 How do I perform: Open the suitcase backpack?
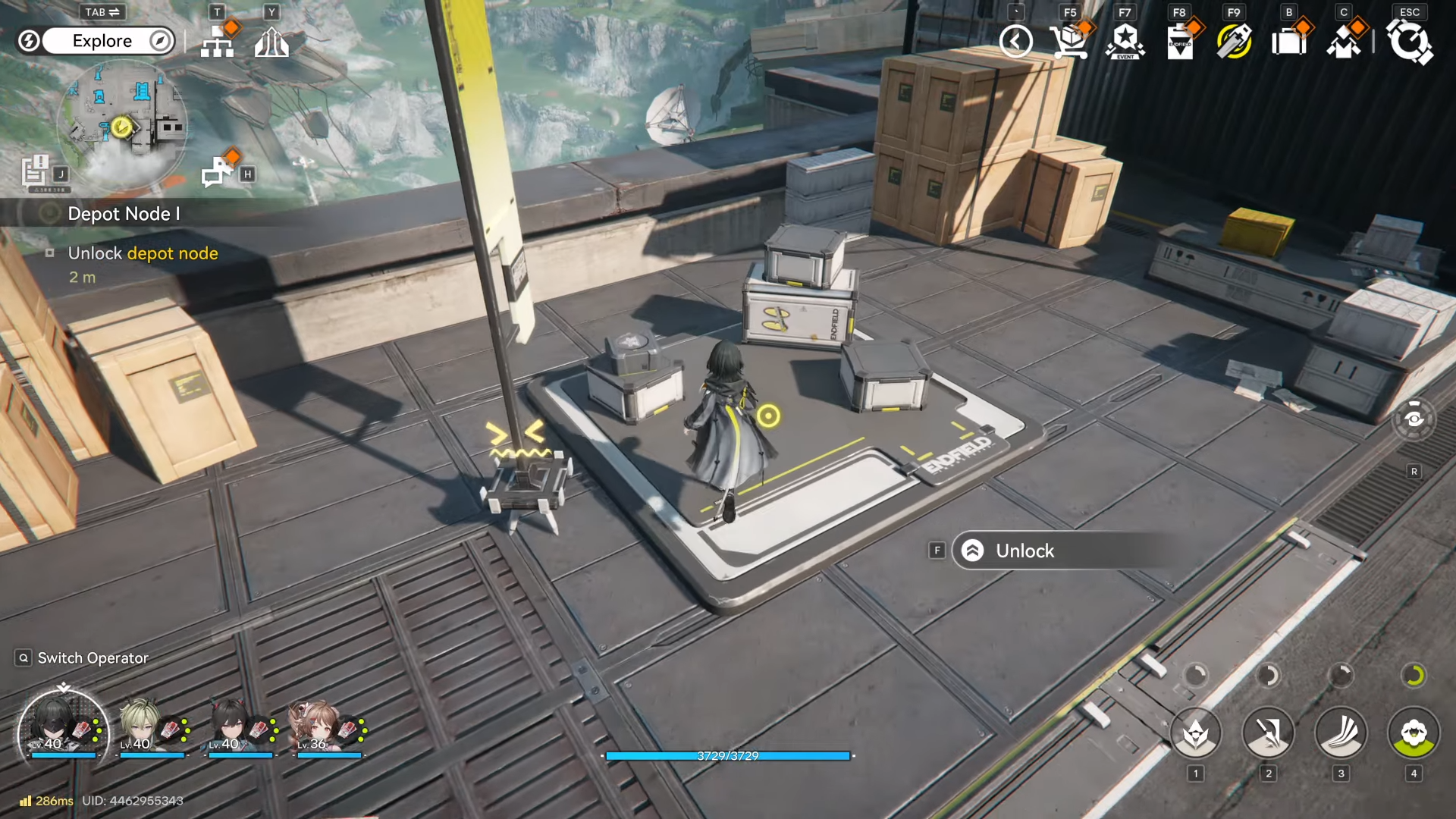(x=1289, y=42)
